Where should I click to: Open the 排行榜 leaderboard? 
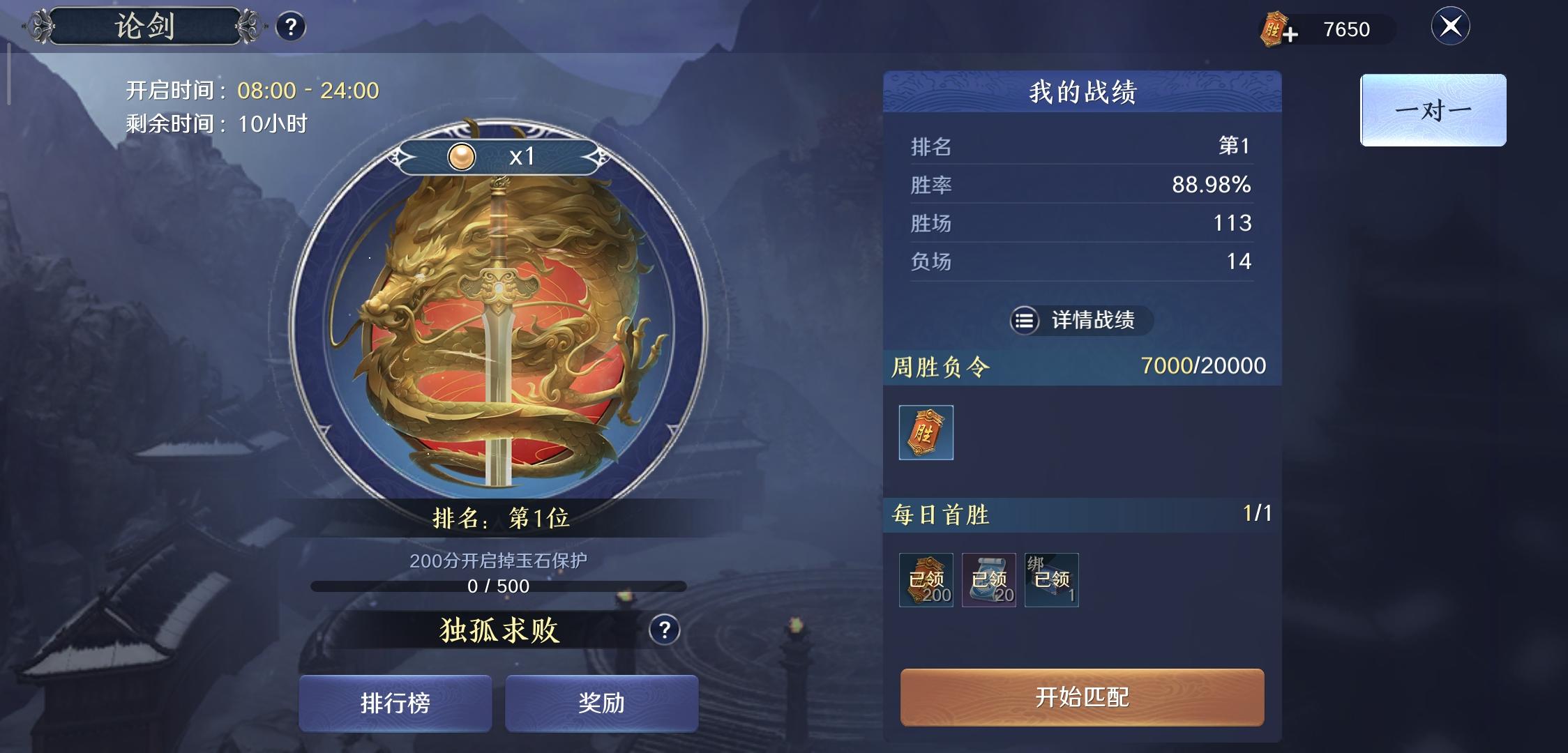395,703
